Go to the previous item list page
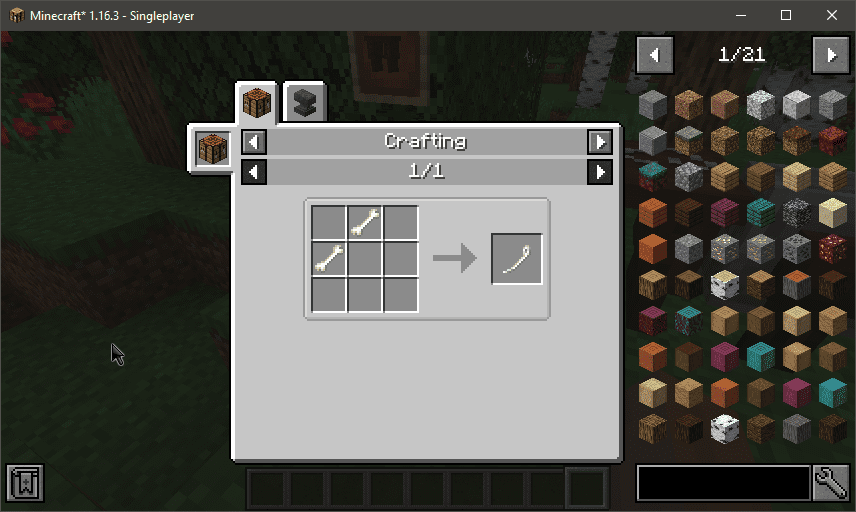 [655, 54]
